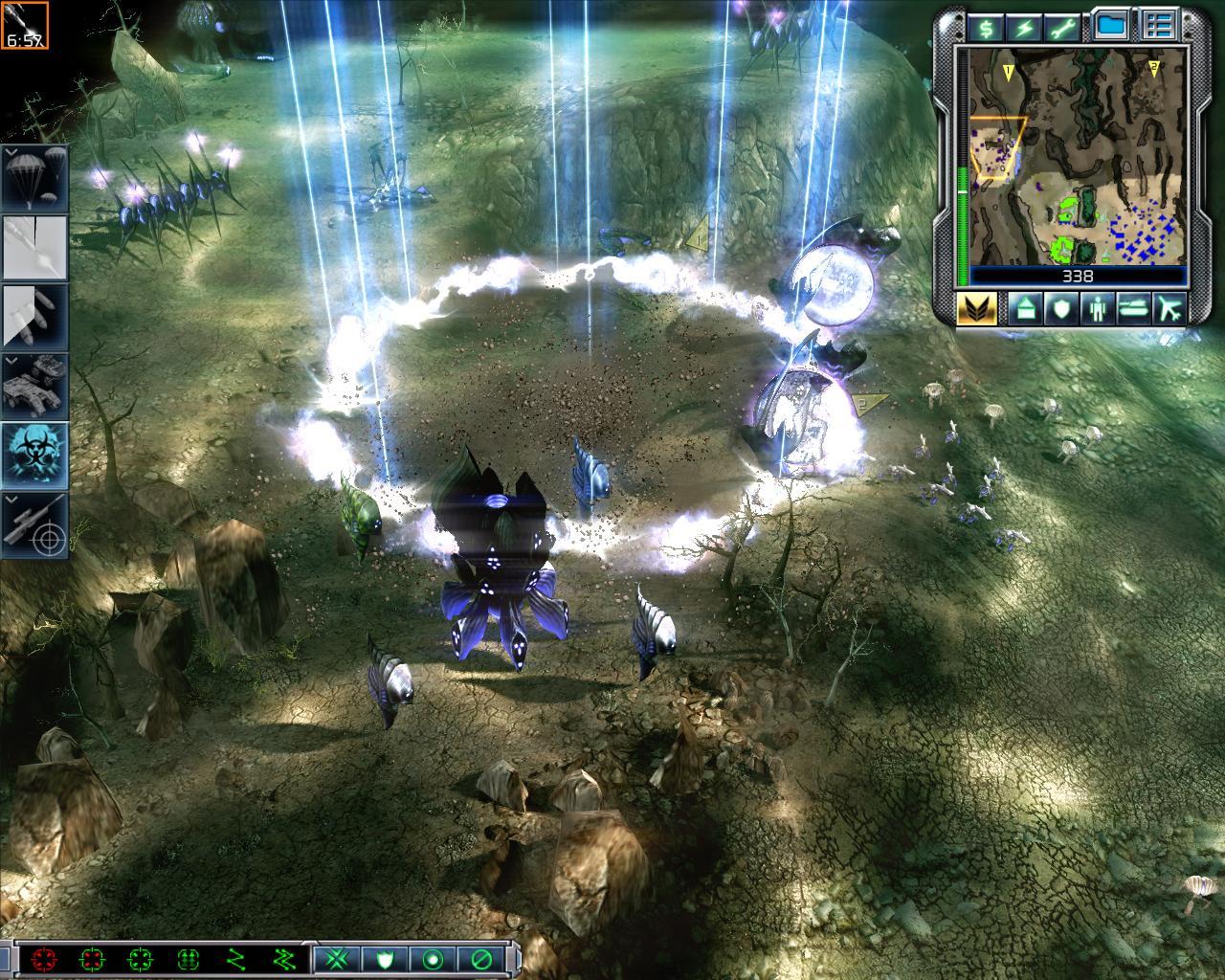Viewport: 1225px width, 980px height.
Task: Activate the paratrooper drop support power
Action: coord(35,178)
